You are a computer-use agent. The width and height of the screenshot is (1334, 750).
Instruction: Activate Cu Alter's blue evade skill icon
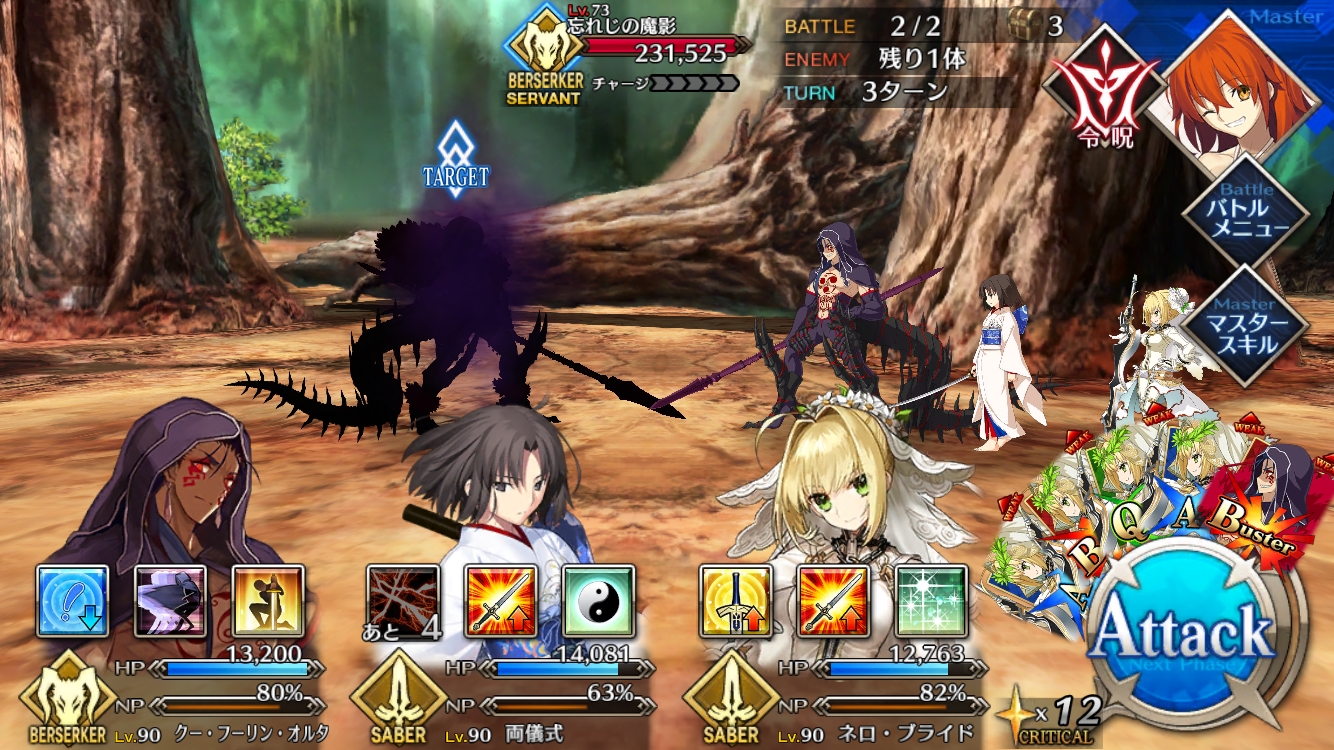(x=73, y=601)
